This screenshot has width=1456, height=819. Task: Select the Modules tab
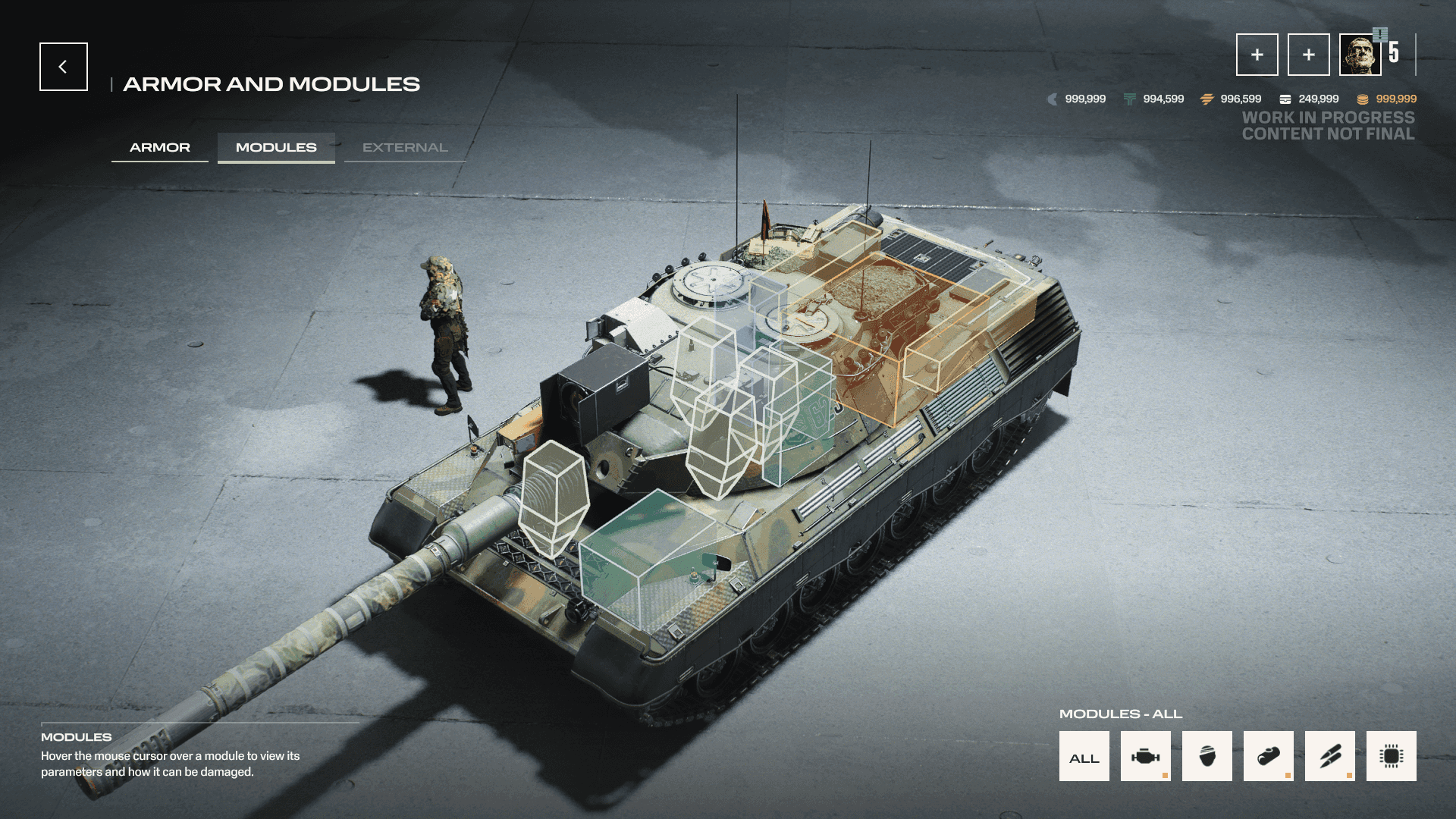(276, 147)
